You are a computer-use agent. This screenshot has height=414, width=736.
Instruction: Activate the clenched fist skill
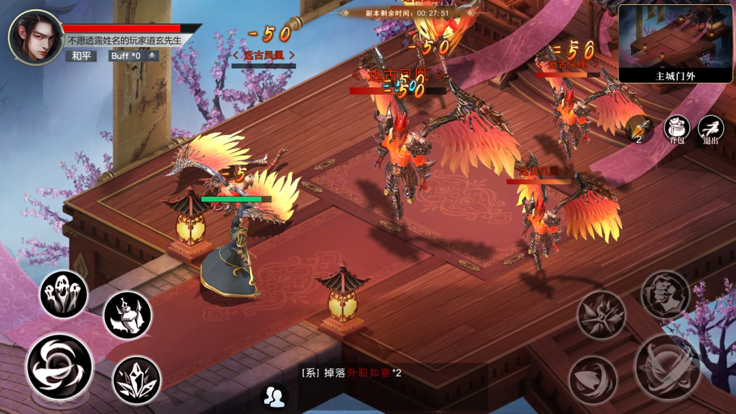coord(665,295)
